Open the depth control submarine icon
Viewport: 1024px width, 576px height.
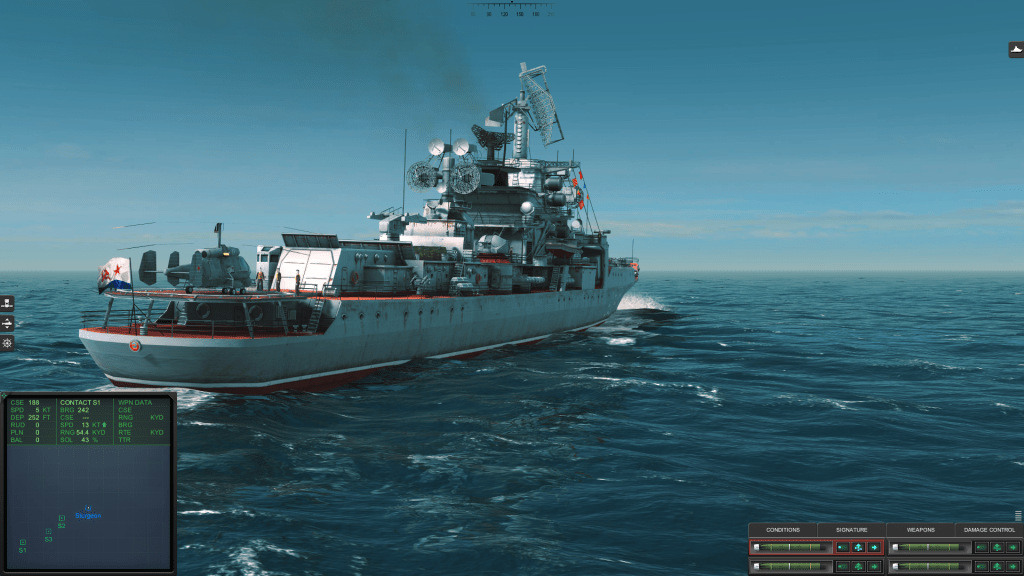pos(7,323)
